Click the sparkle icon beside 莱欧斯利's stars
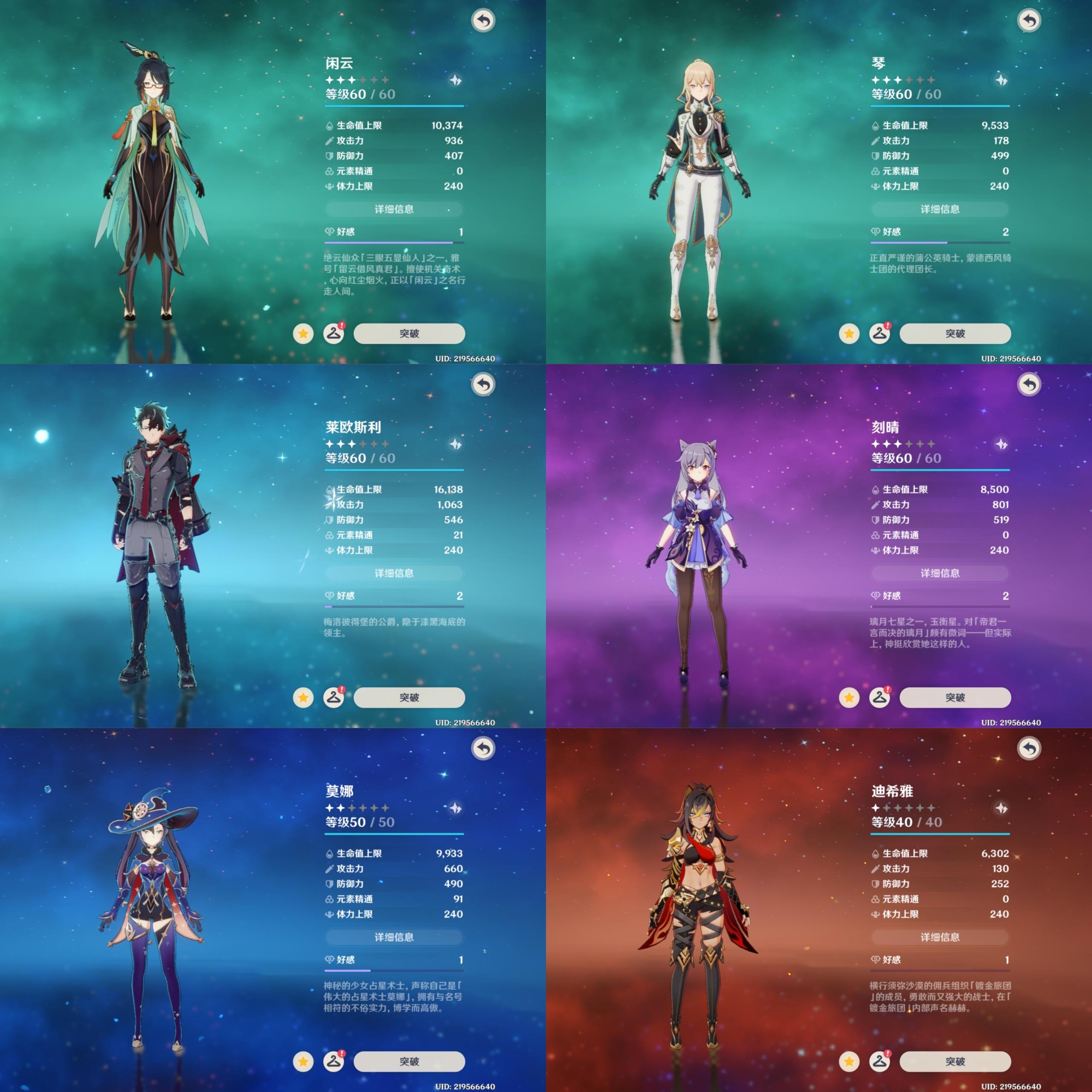Image resolution: width=1092 pixels, height=1092 pixels. [x=456, y=444]
